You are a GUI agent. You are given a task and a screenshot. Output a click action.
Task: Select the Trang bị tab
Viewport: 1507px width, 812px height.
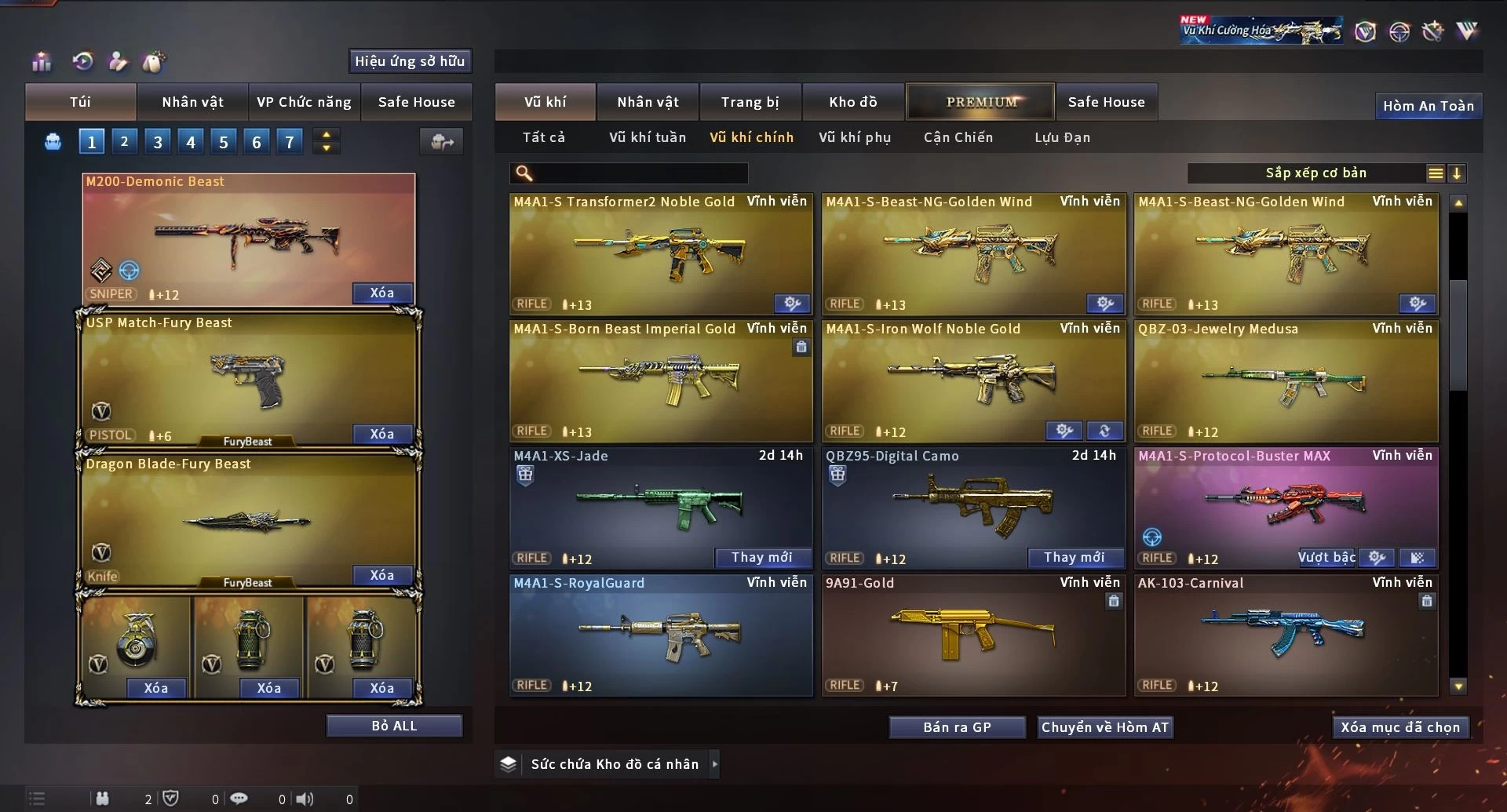(x=750, y=102)
